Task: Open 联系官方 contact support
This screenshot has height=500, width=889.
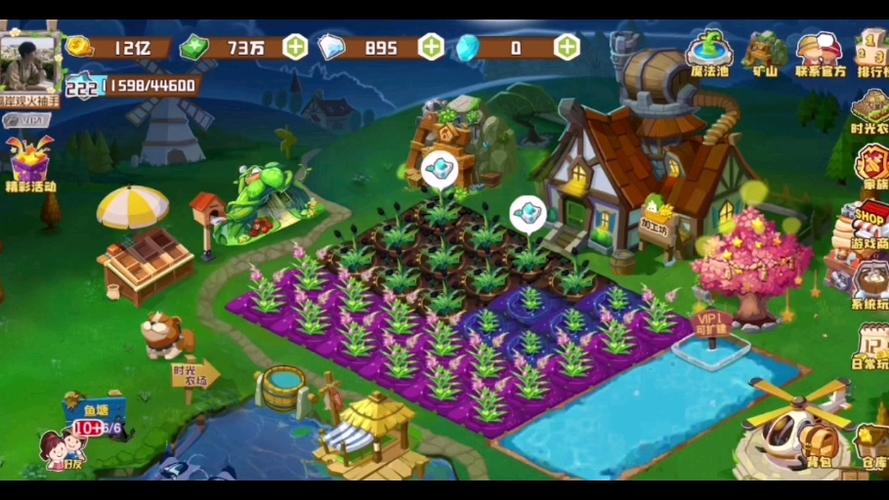Action: pyautogui.click(x=820, y=52)
